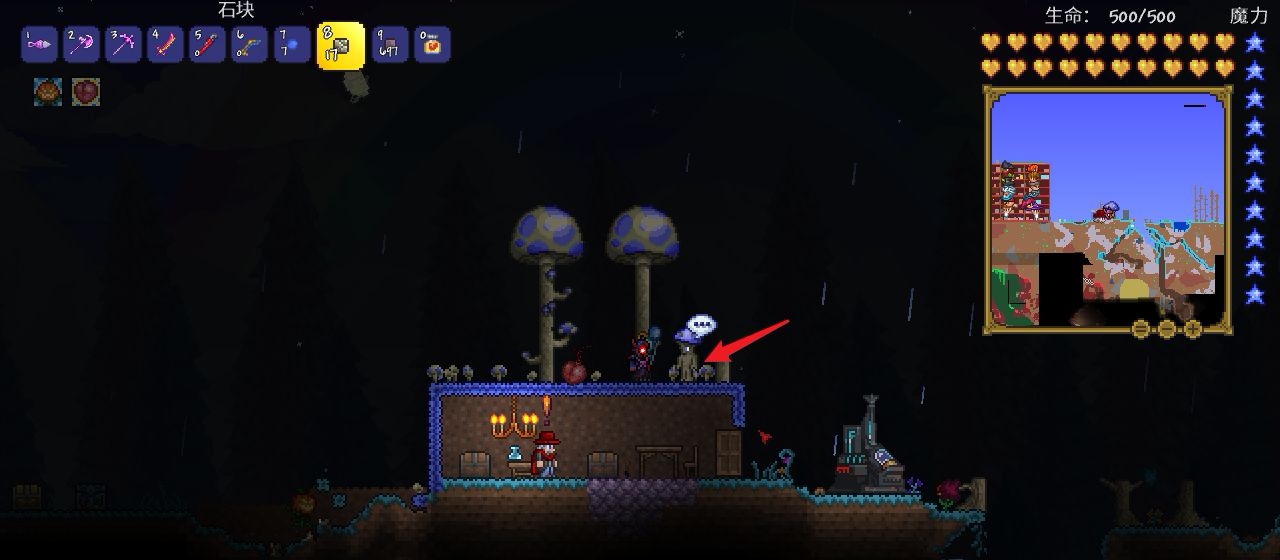Zoom out the minimap with minus button

[x=1167, y=328]
